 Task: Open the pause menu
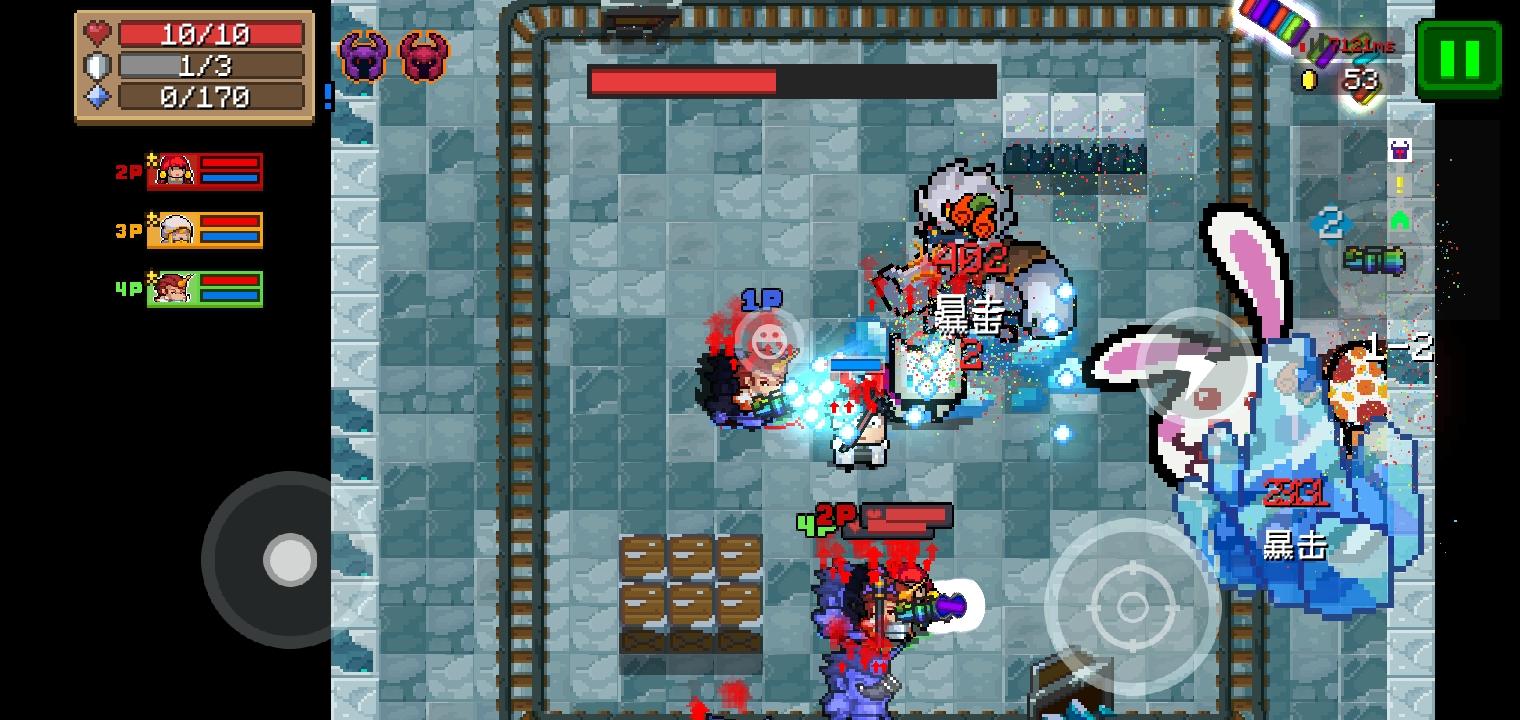click(x=1459, y=55)
